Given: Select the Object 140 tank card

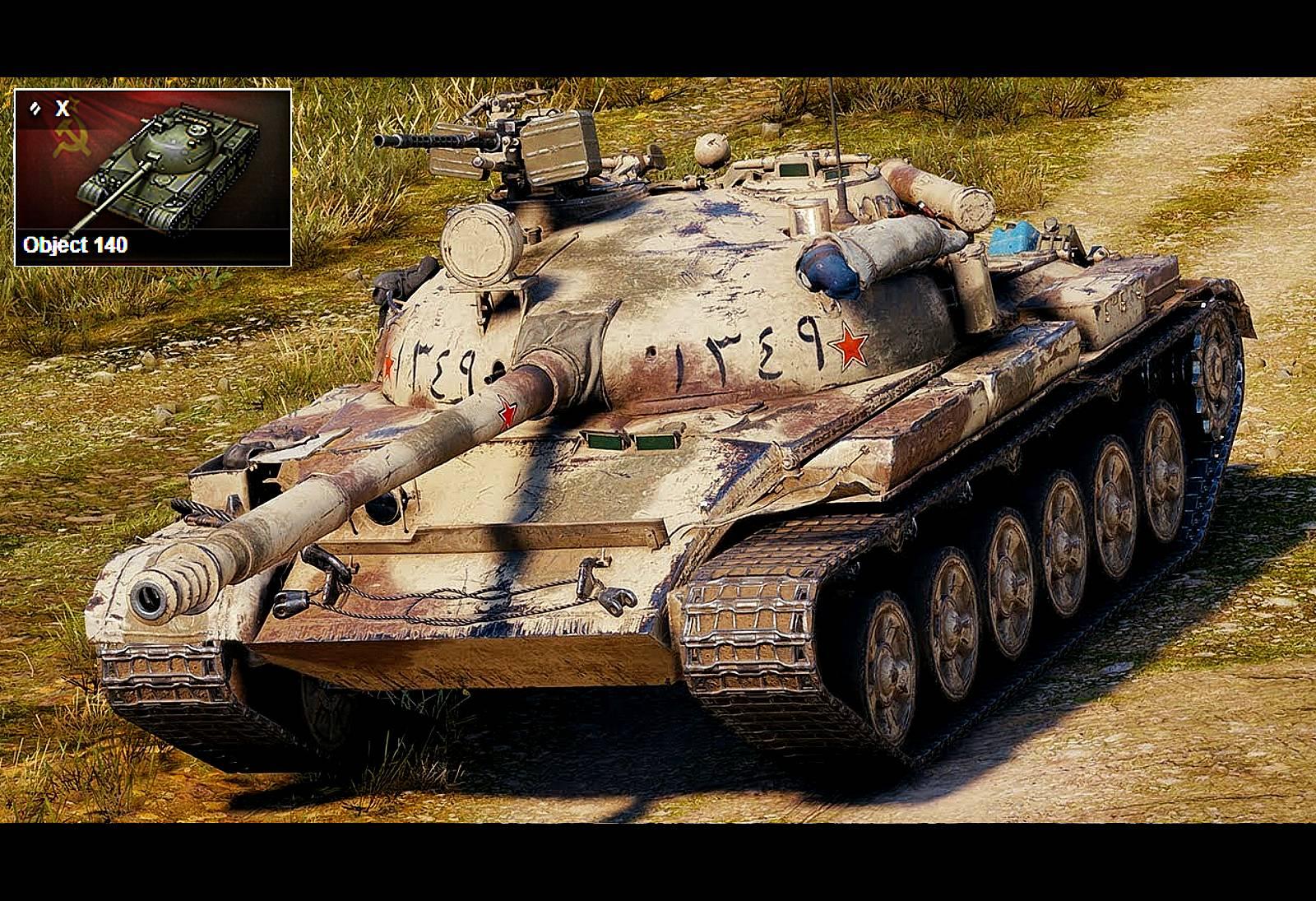Looking at the screenshot, I should [x=153, y=177].
